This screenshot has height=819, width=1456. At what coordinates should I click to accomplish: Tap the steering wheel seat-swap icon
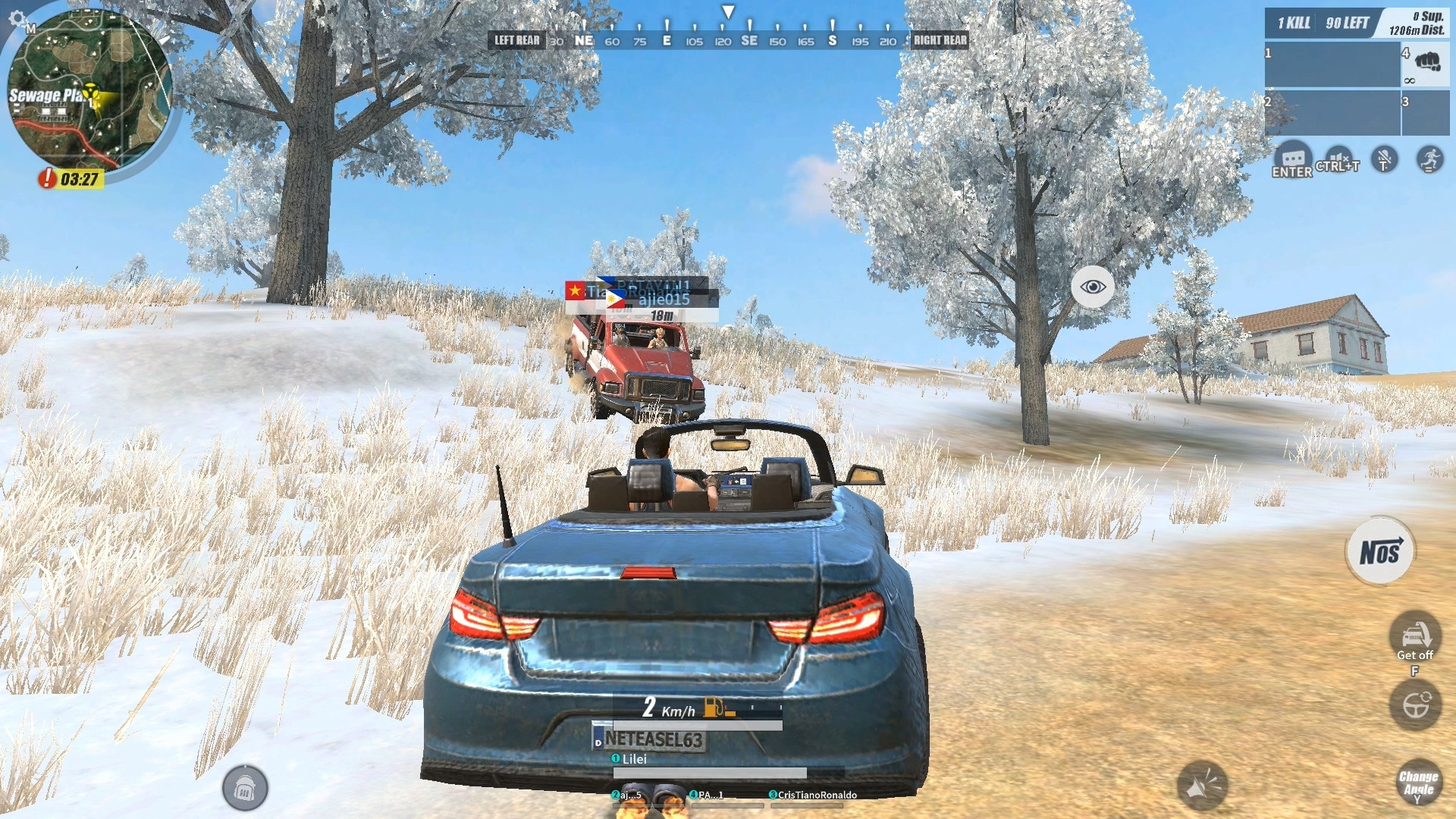click(x=1415, y=705)
